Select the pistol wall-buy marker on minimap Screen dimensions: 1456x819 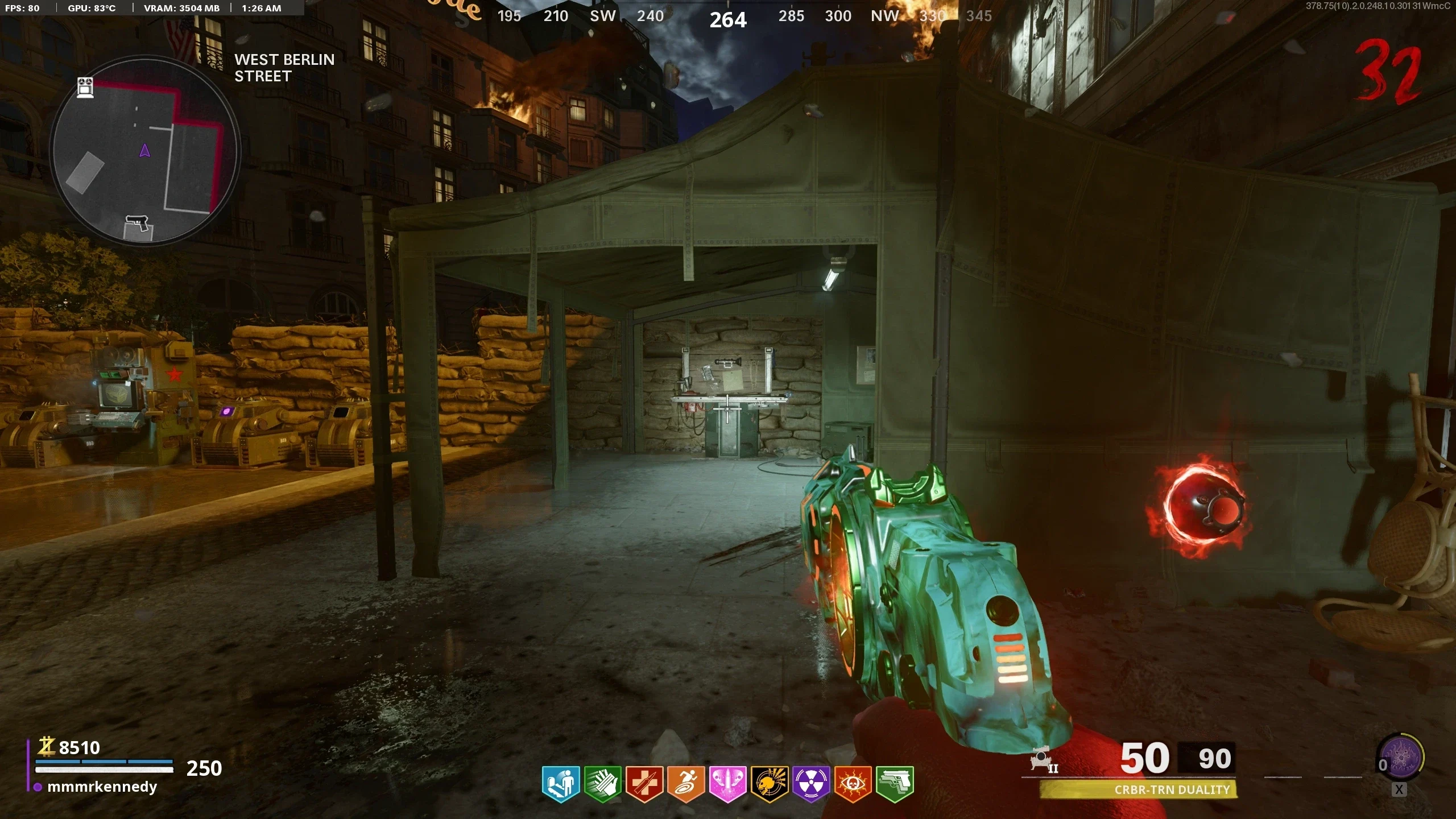click(138, 226)
